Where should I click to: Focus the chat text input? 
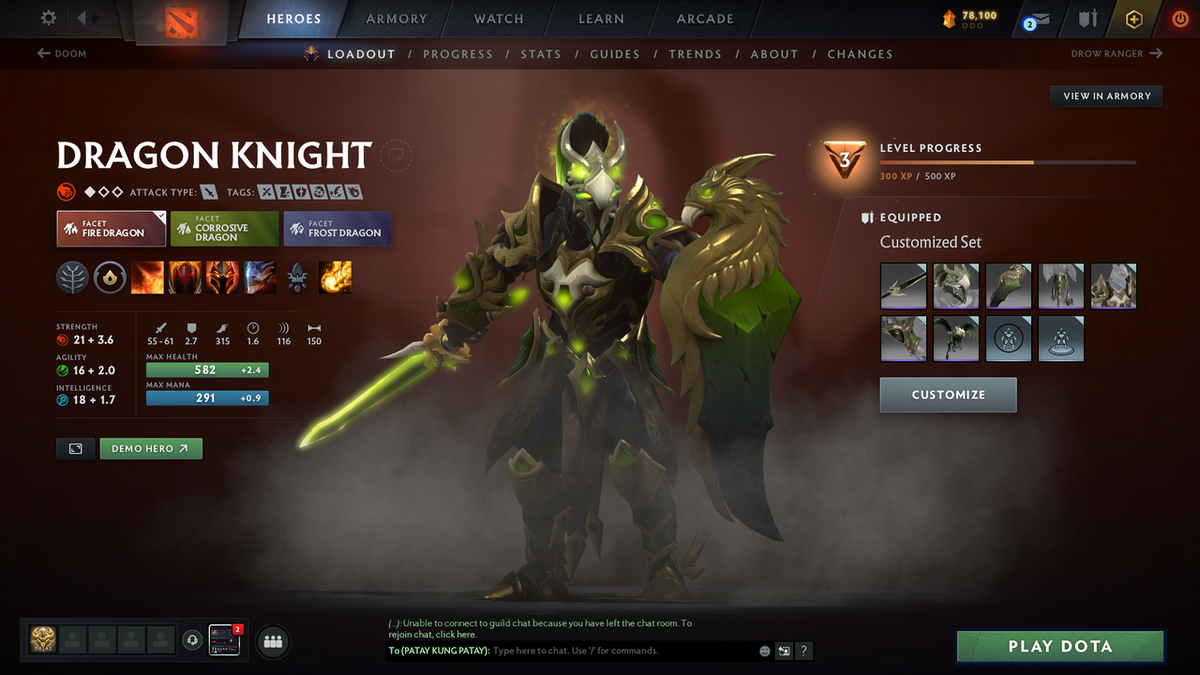pyautogui.click(x=620, y=651)
